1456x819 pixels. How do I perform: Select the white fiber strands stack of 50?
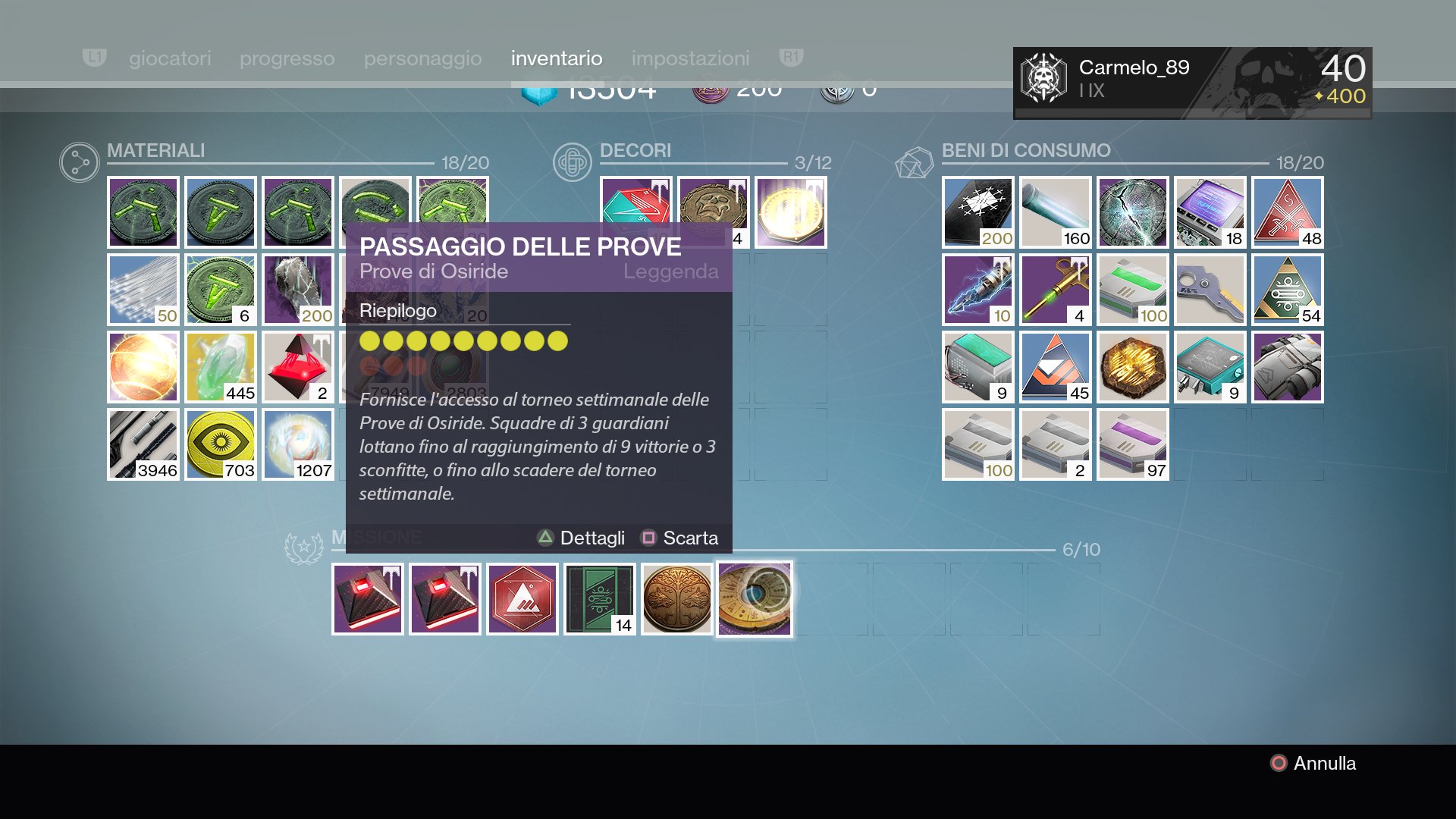[143, 290]
